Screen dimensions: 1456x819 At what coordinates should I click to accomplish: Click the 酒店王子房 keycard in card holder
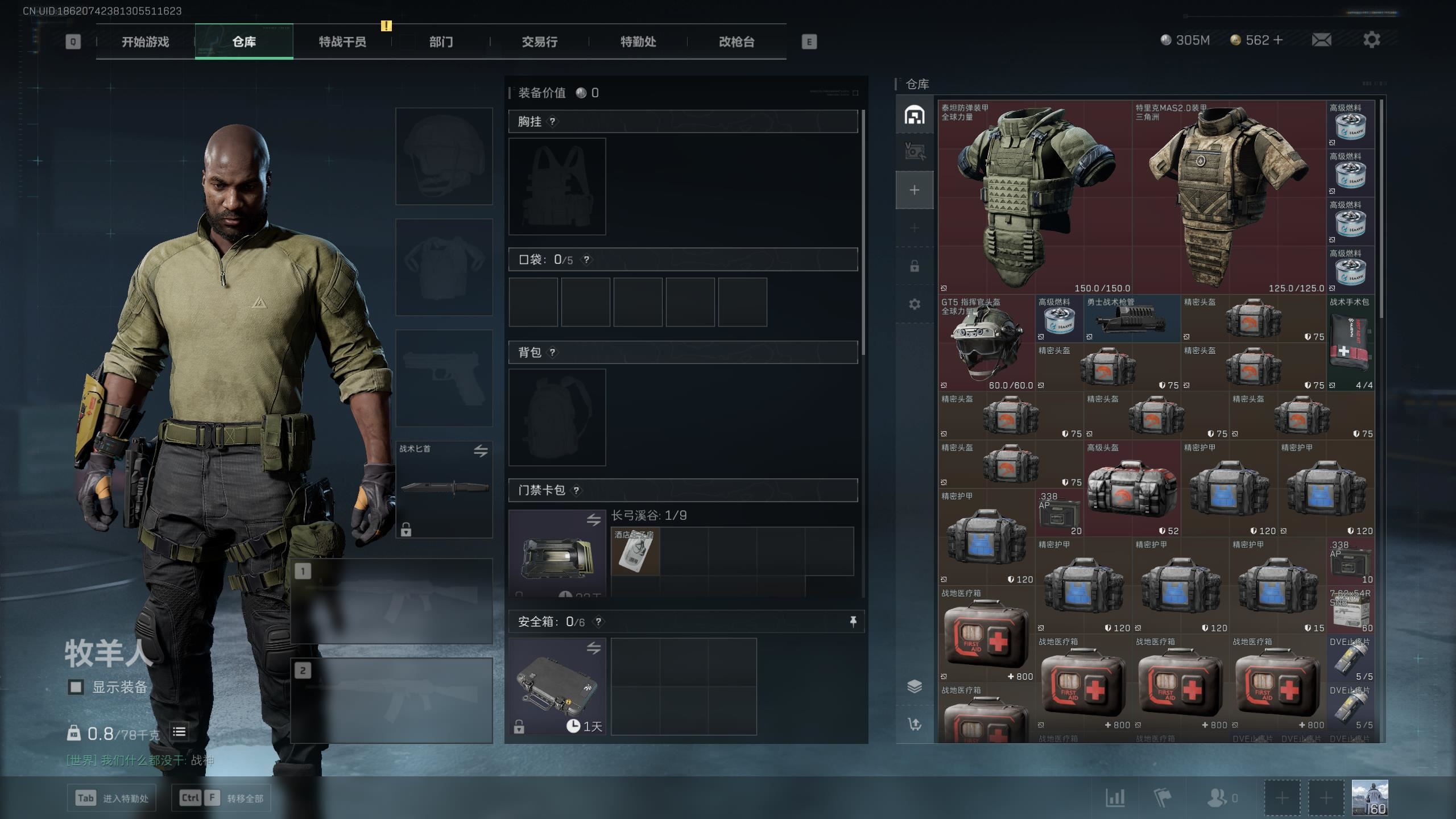tap(635, 552)
